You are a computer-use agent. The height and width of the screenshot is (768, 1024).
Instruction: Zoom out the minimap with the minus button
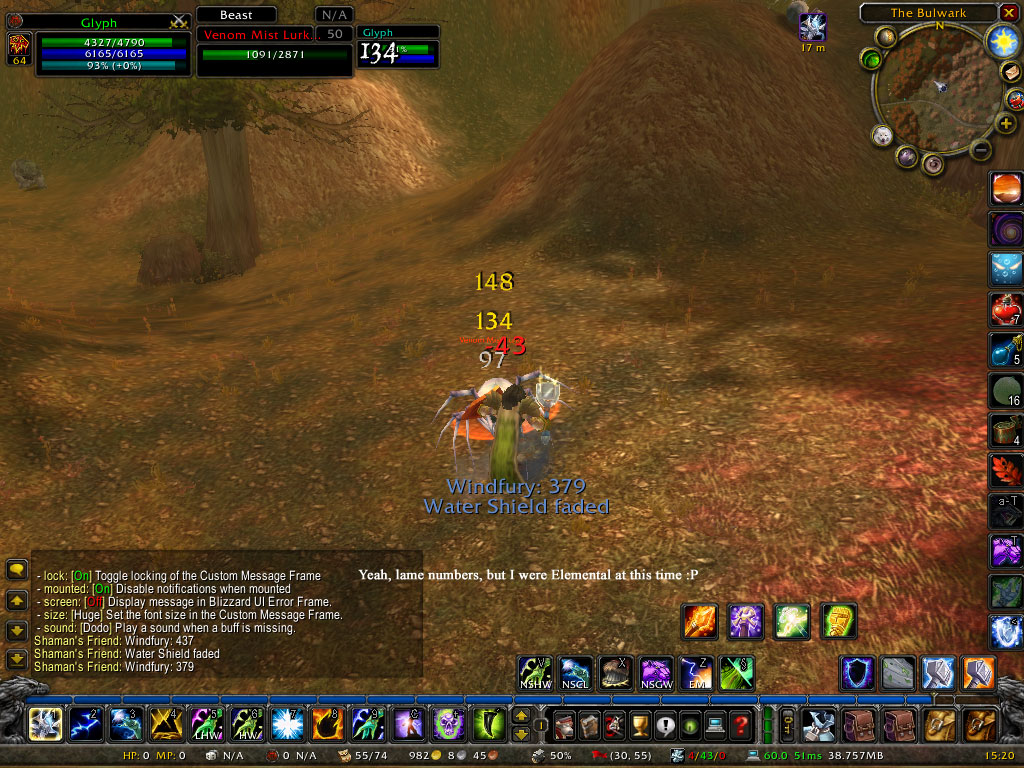pyautogui.click(x=981, y=150)
